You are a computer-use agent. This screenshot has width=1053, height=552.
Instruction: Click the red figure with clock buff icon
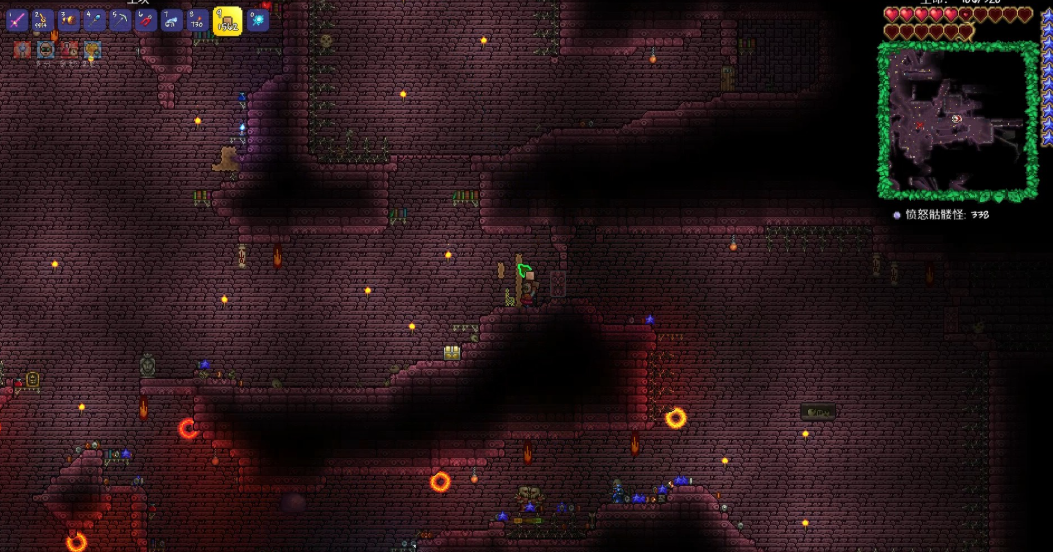69,49
